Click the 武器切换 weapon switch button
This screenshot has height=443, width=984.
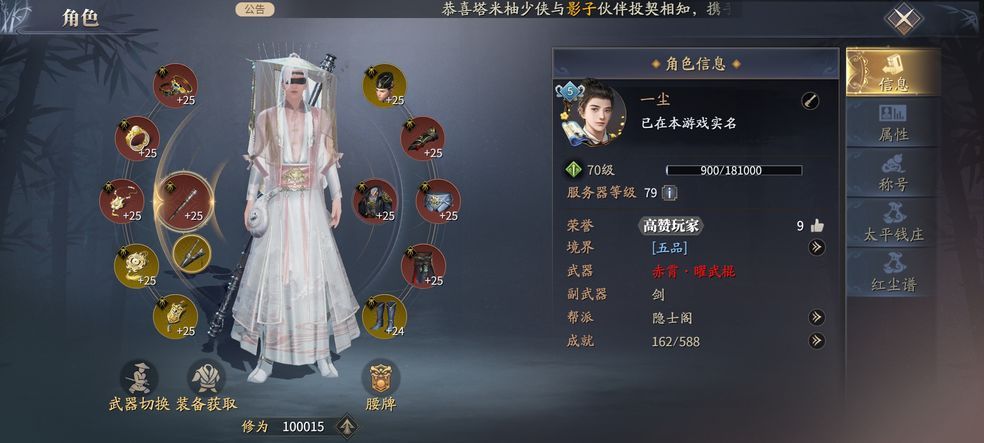click(x=139, y=386)
